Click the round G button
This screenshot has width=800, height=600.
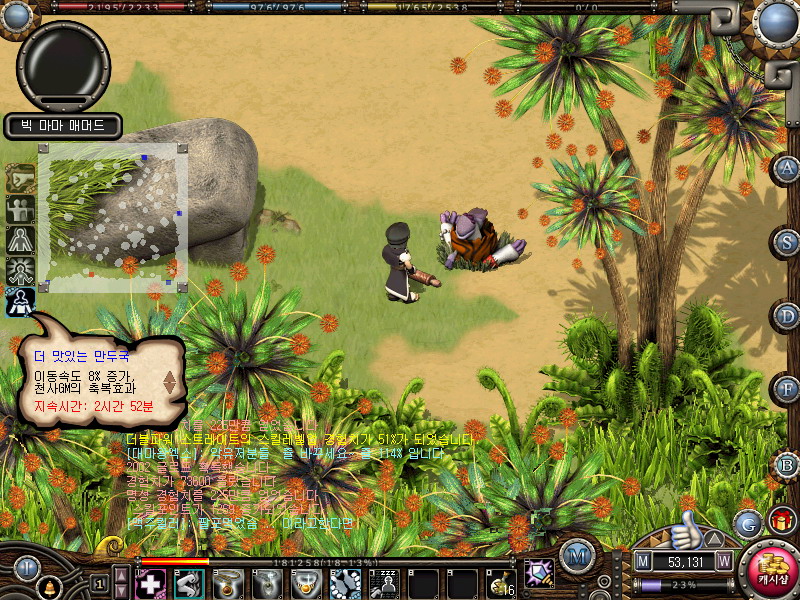[x=746, y=522]
